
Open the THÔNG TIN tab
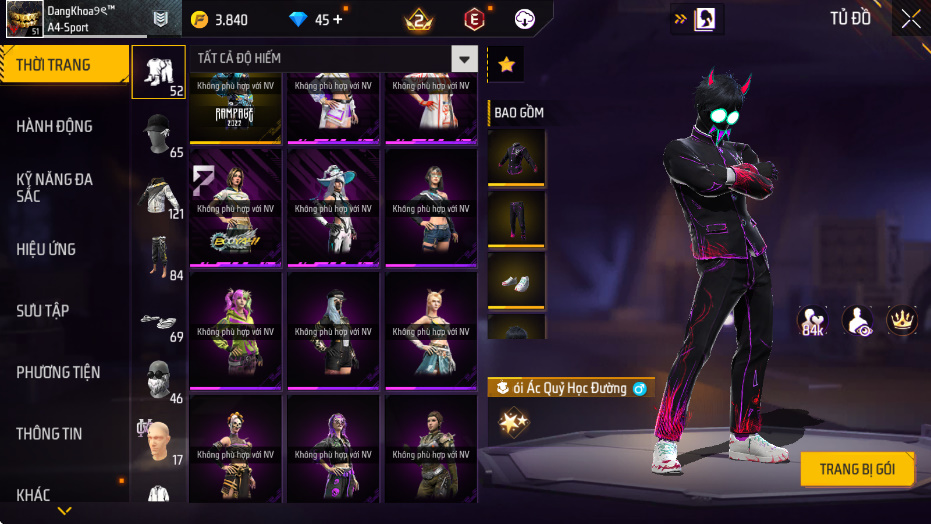[x=50, y=434]
